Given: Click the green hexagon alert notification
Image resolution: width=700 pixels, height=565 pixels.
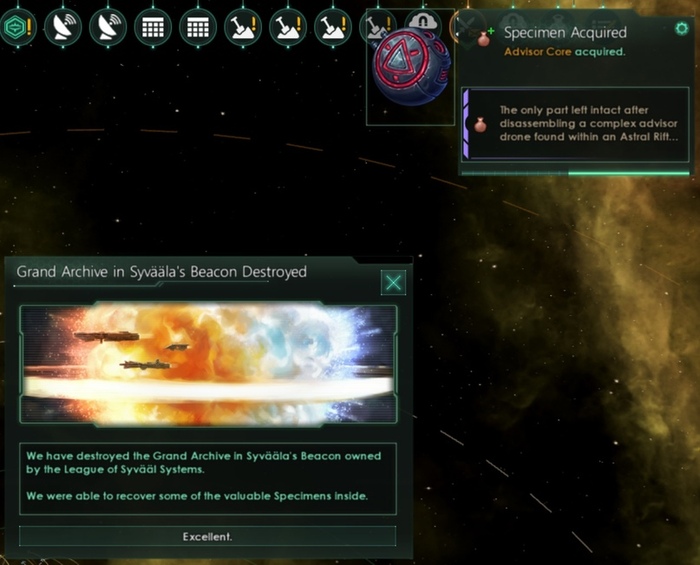Looking at the screenshot, I should (17, 27).
